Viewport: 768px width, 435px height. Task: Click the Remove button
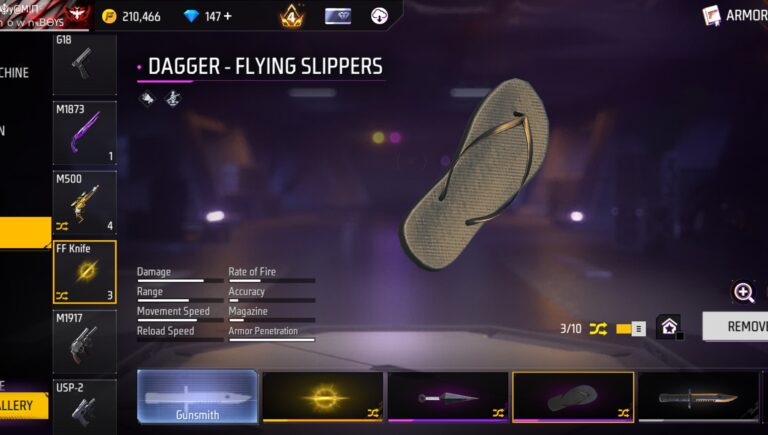tap(736, 326)
